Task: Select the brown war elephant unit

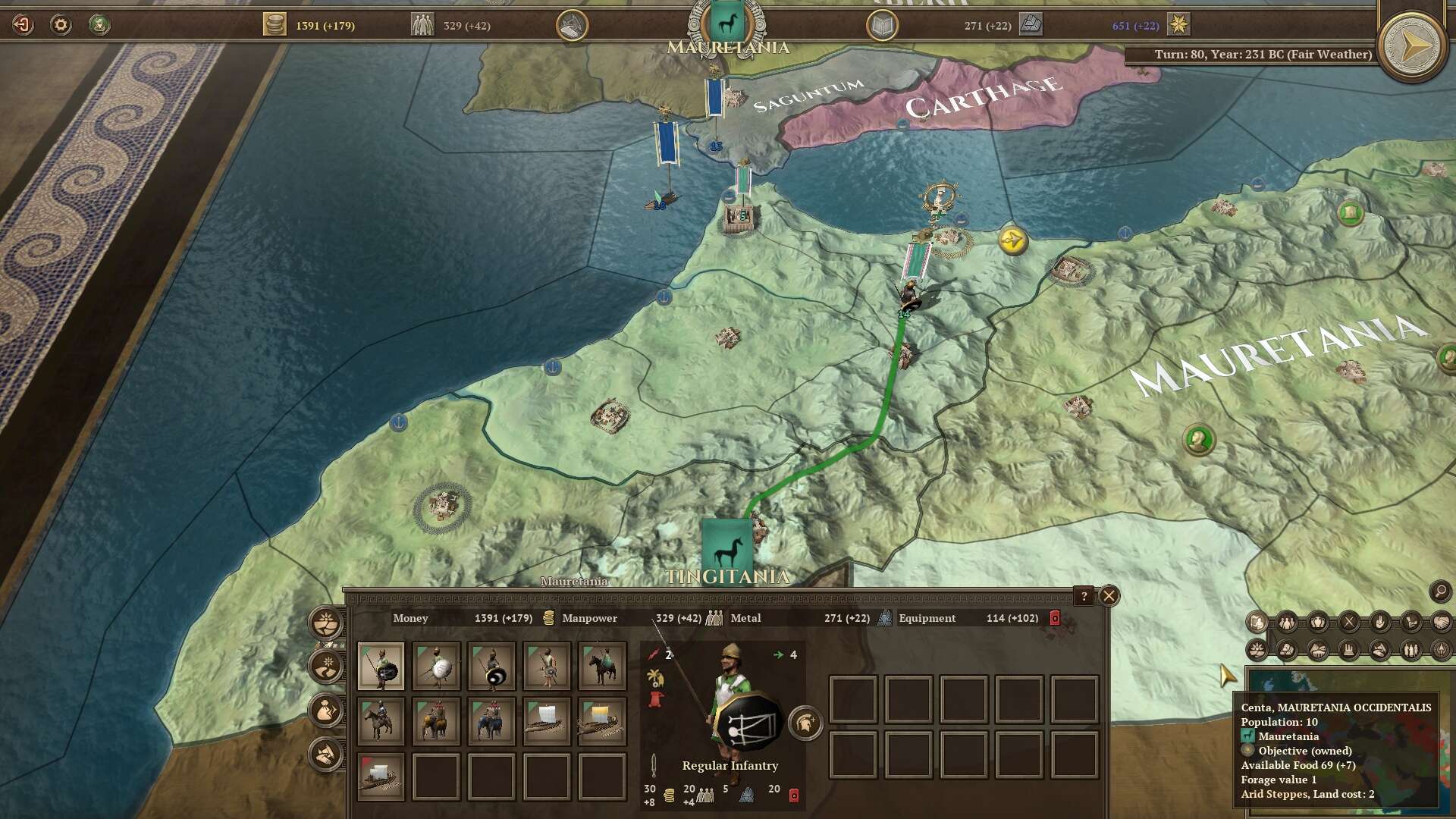Action: (x=436, y=721)
